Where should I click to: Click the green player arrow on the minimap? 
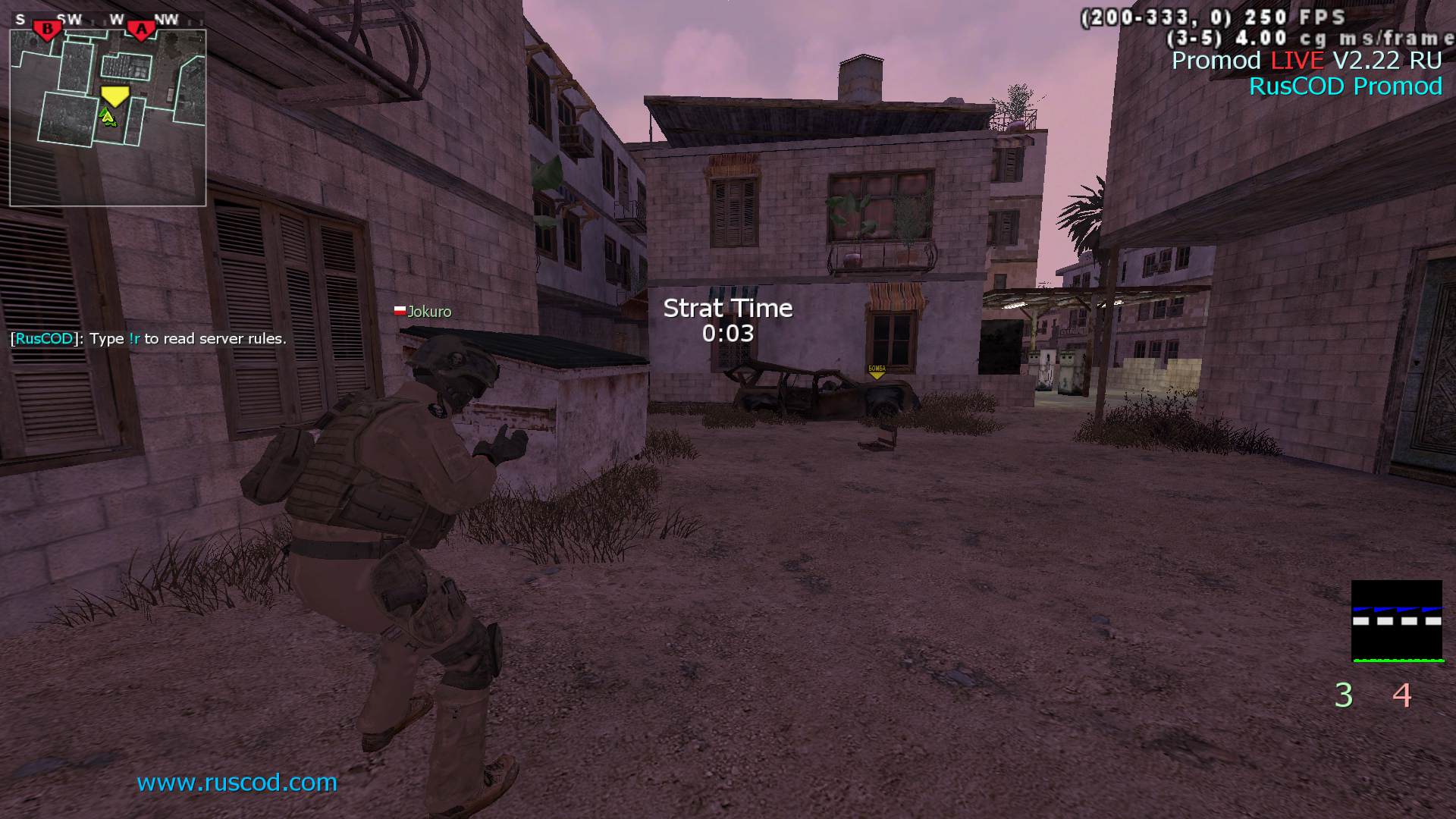(x=108, y=116)
